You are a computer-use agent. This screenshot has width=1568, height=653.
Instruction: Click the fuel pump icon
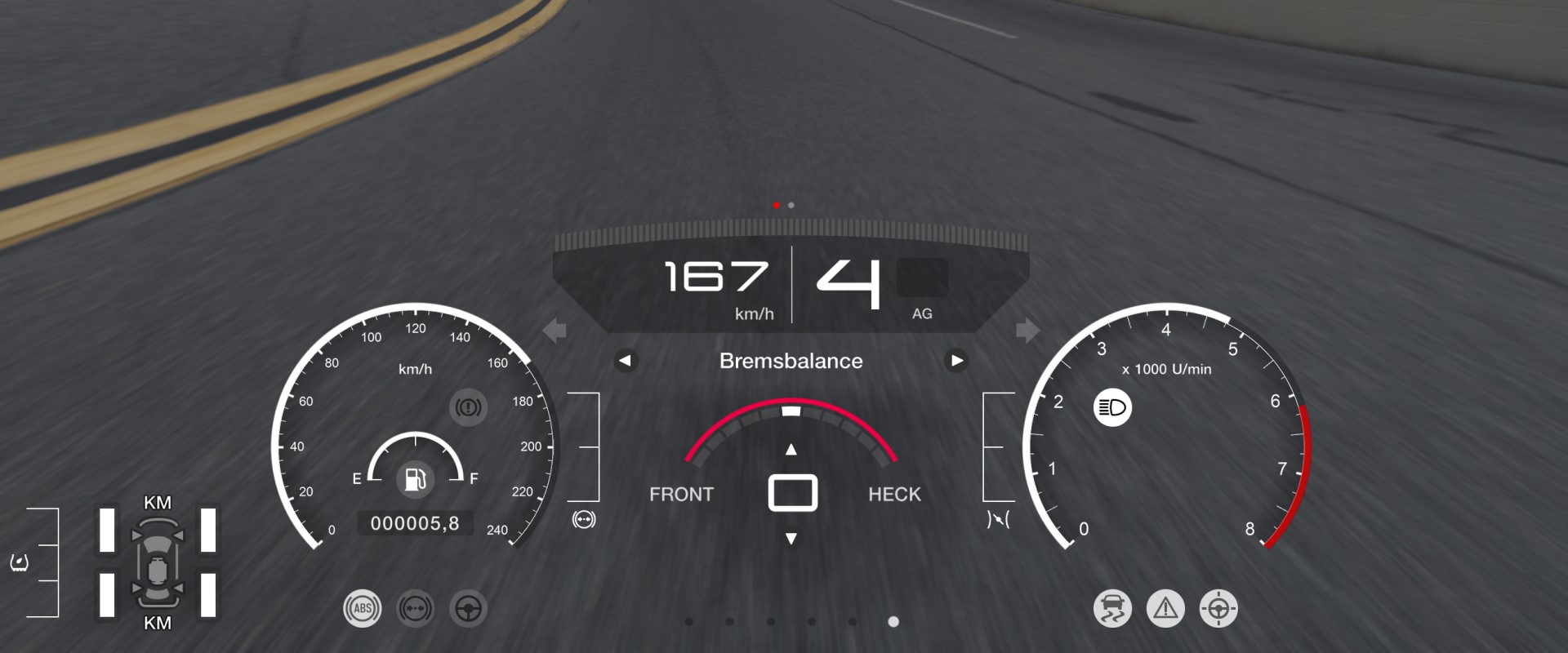[416, 478]
